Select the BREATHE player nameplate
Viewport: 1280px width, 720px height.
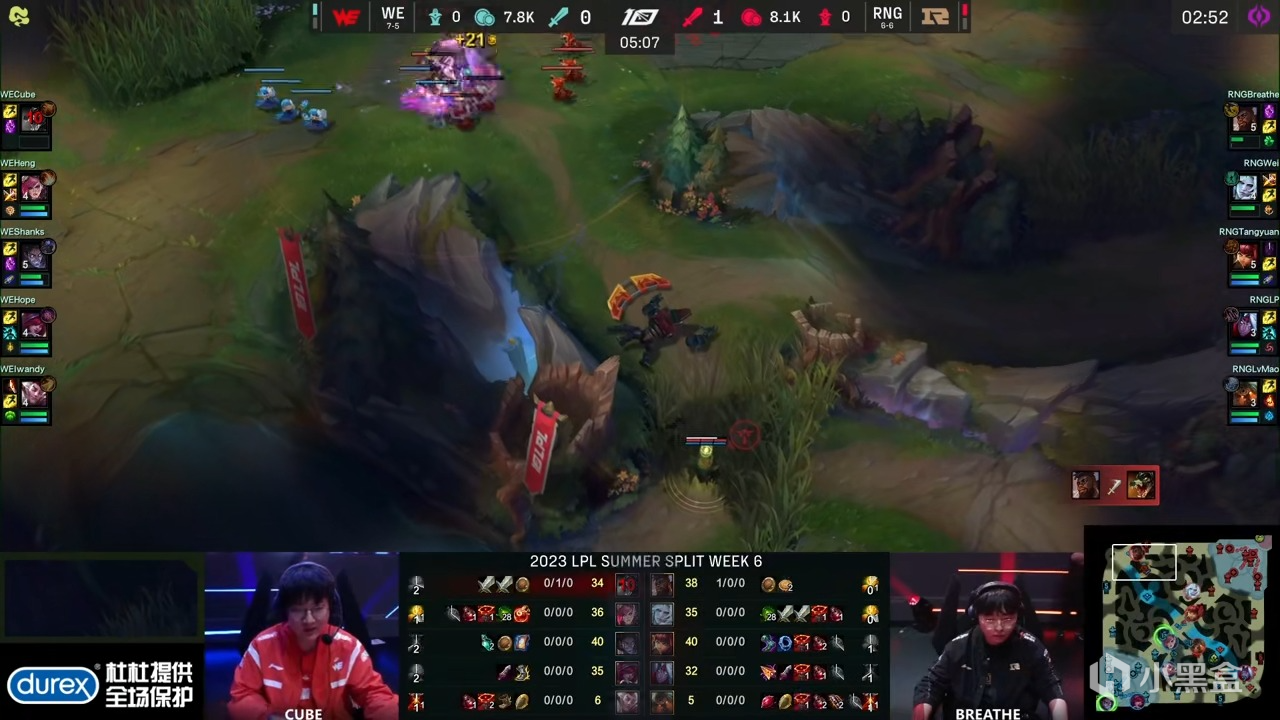click(988, 712)
